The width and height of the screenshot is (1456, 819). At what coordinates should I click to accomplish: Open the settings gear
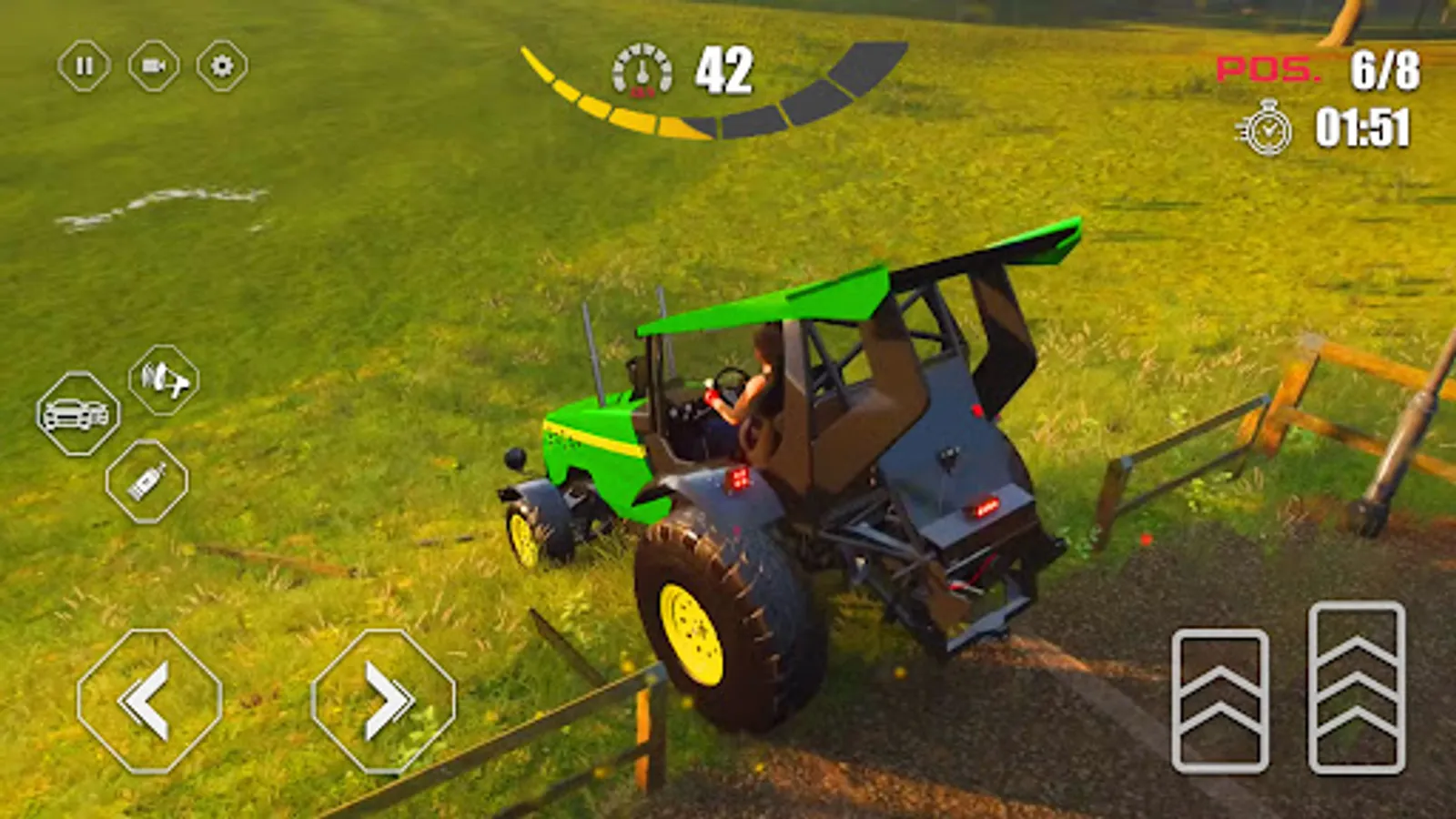click(x=221, y=66)
